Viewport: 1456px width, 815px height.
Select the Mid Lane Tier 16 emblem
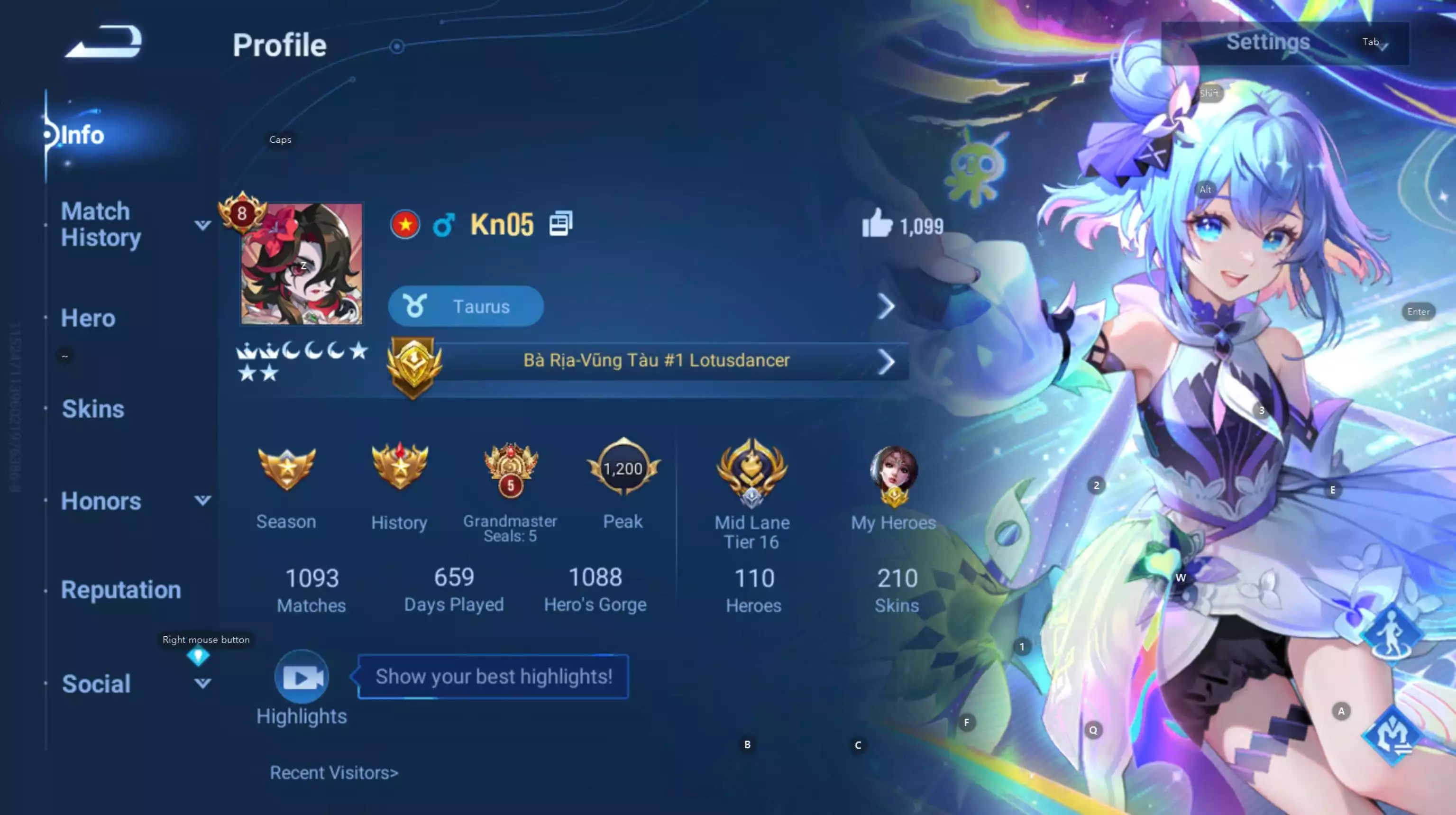coord(752,472)
